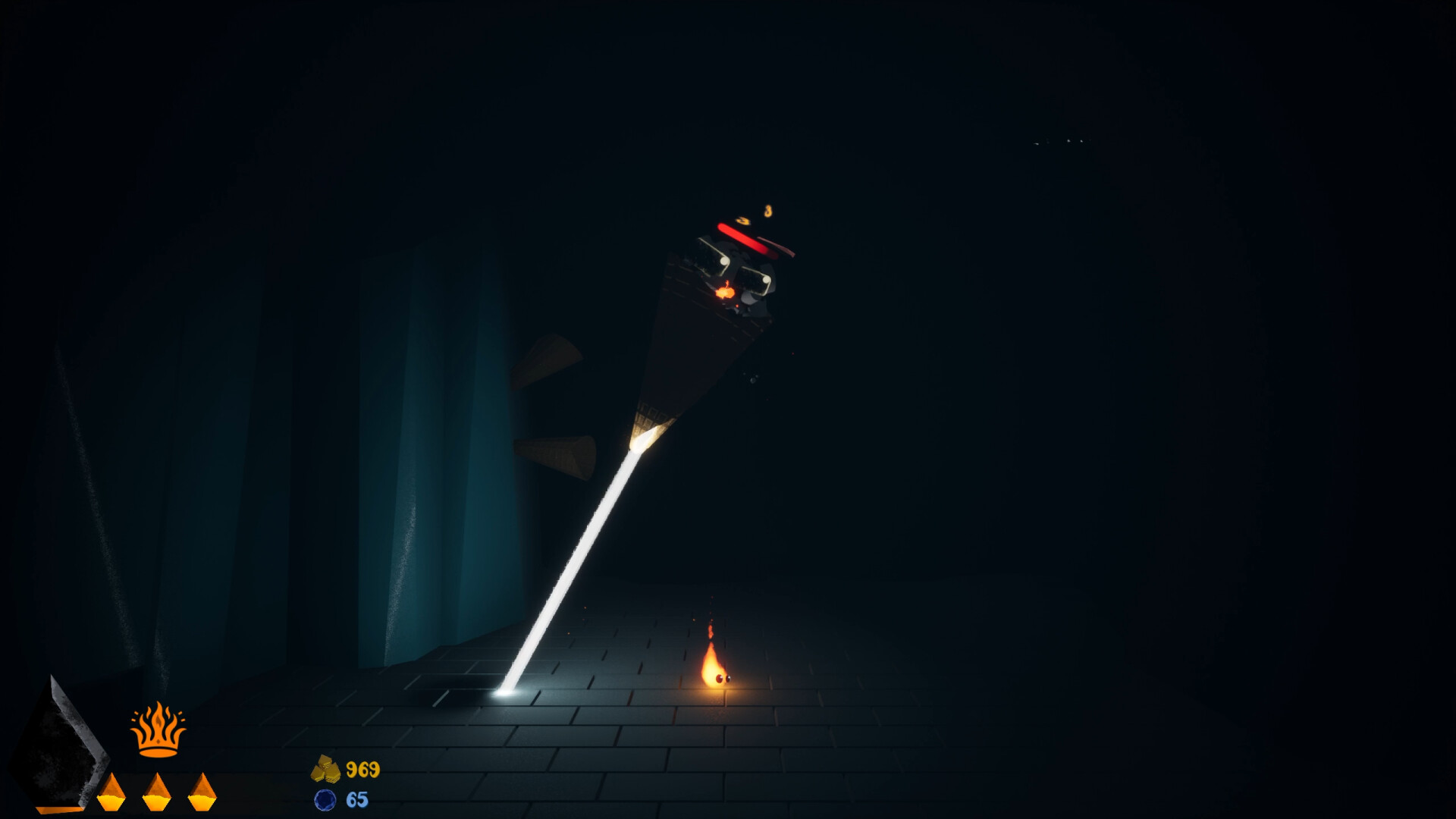This screenshot has height=819, width=1456.
Task: Toggle the flaming eye on the tower
Action: (725, 291)
